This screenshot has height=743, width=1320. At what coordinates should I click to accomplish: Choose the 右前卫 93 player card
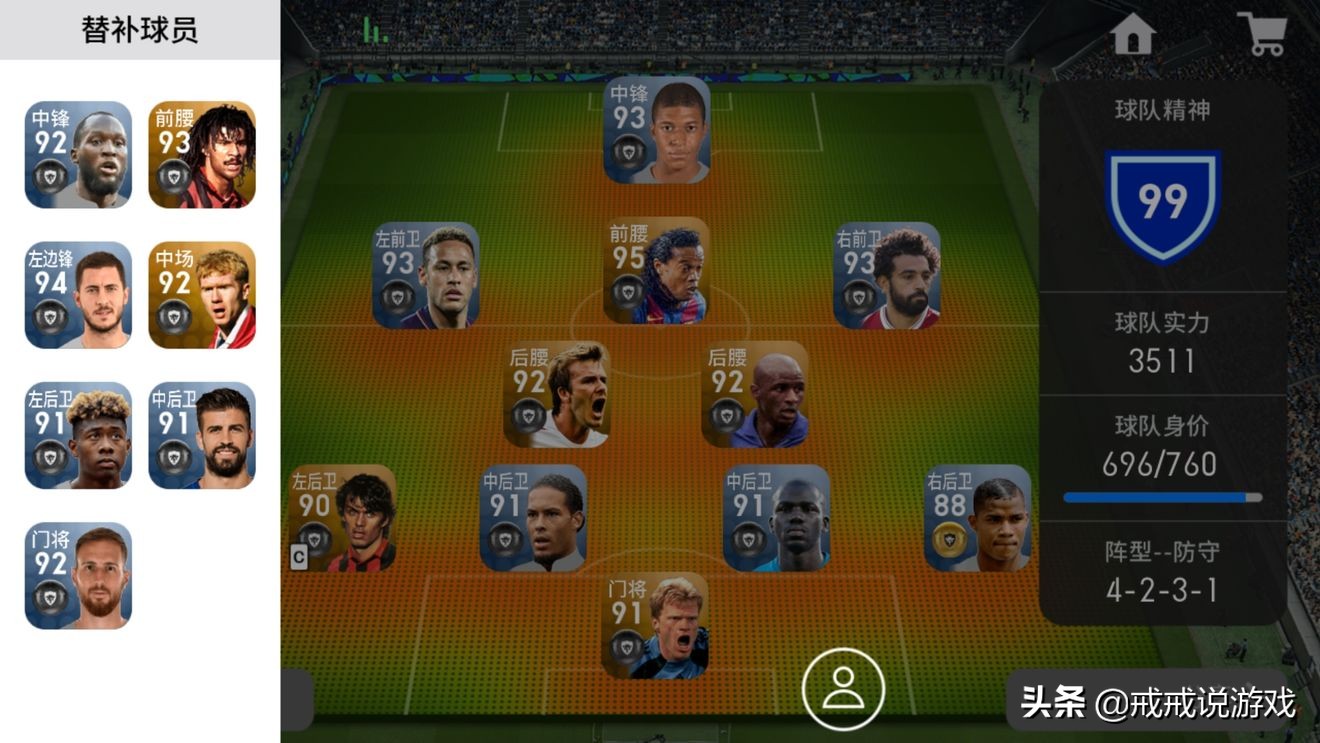887,276
